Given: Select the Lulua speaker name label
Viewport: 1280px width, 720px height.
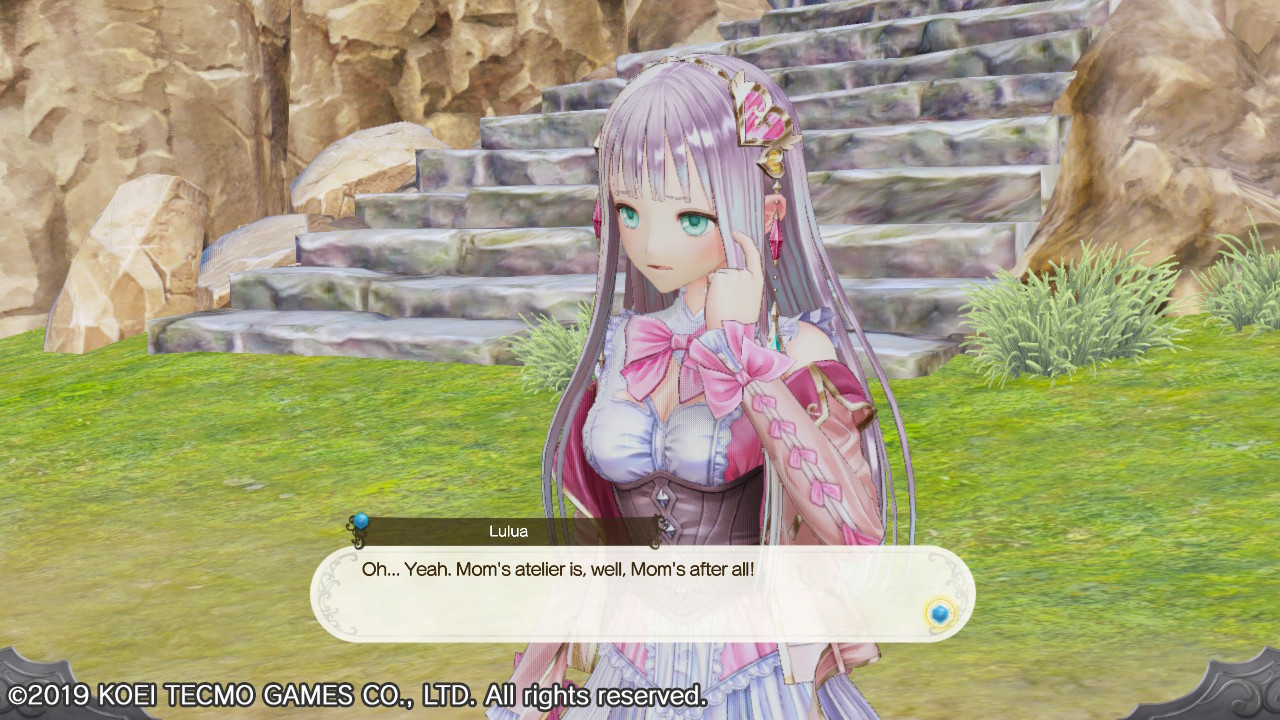Looking at the screenshot, I should (x=510, y=531).
